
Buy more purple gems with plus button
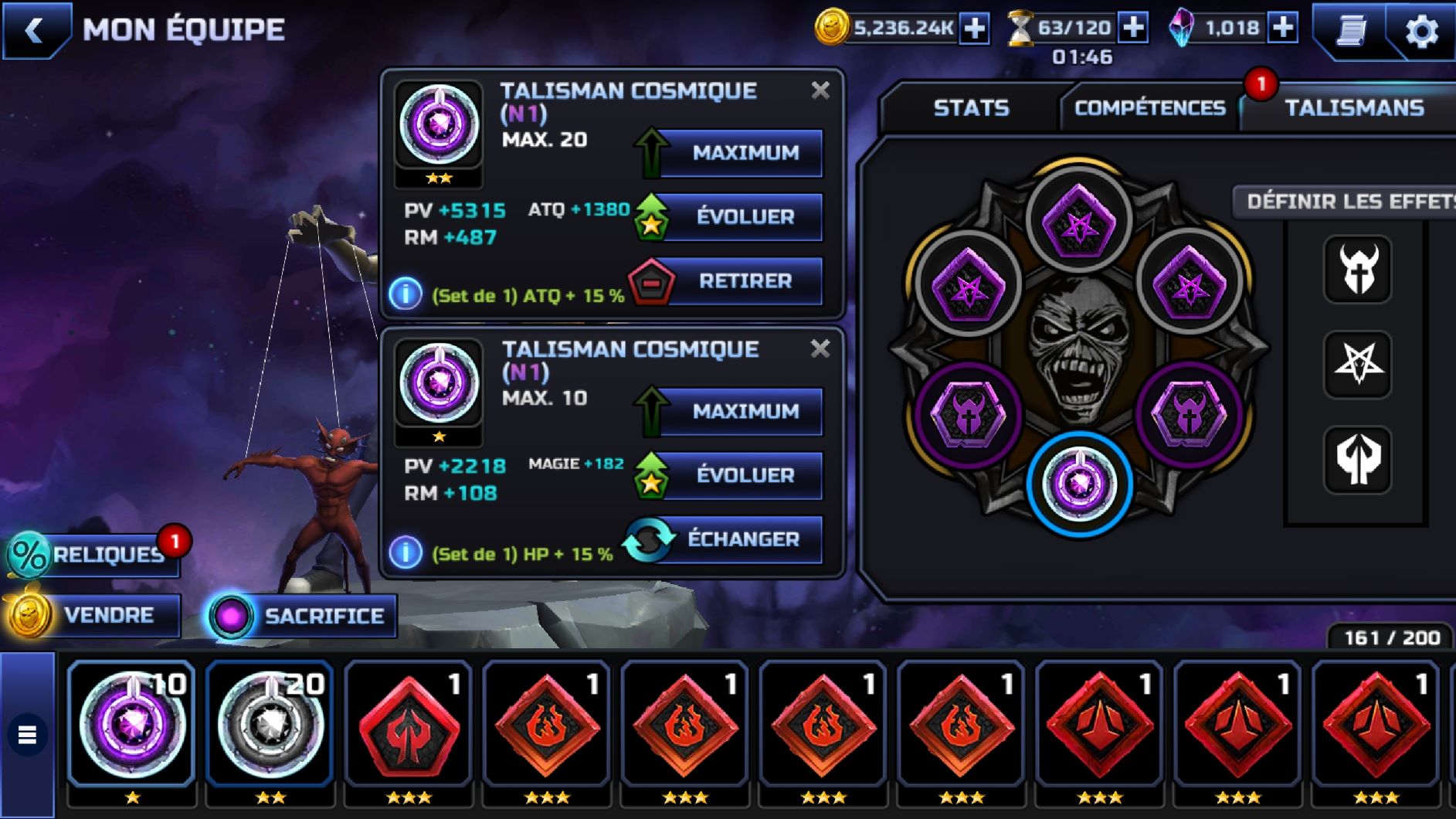[x=1283, y=29]
